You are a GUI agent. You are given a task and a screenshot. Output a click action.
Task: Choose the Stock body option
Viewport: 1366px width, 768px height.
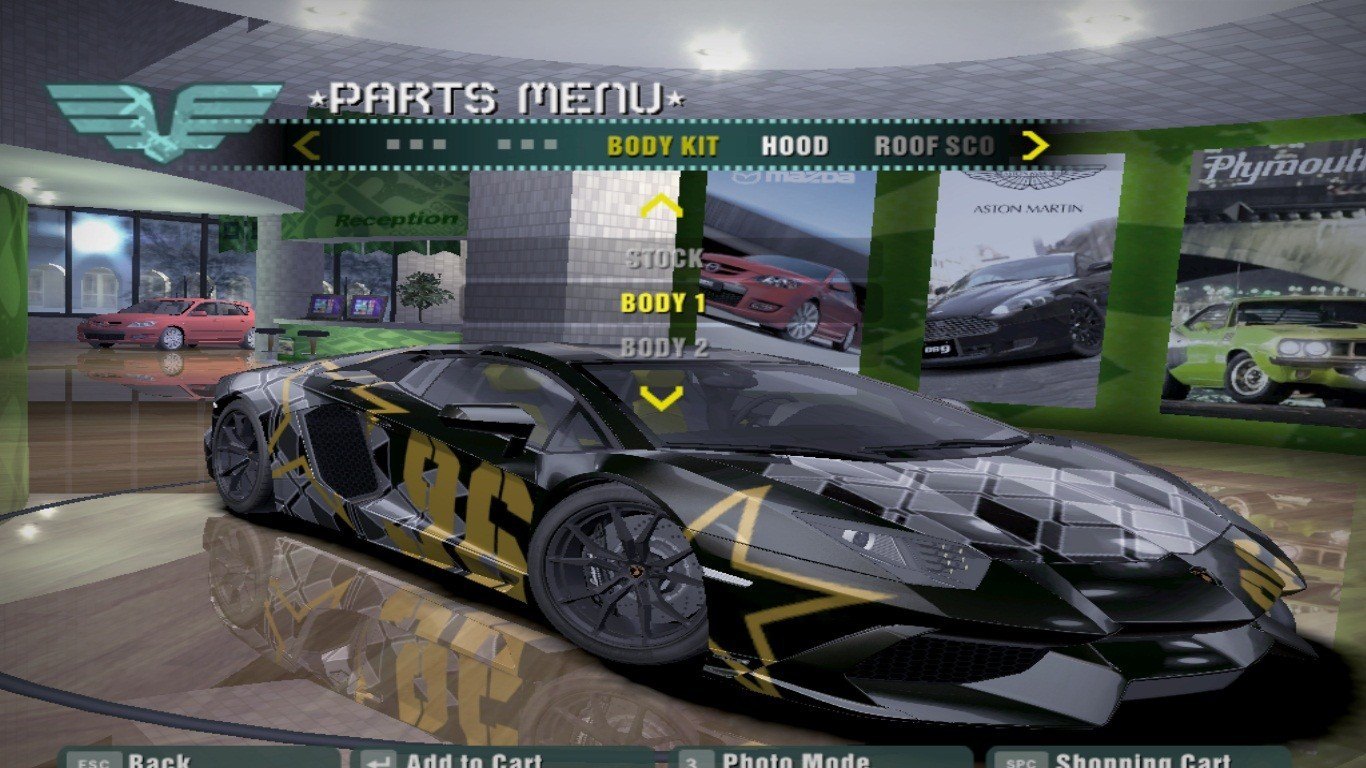coord(664,259)
